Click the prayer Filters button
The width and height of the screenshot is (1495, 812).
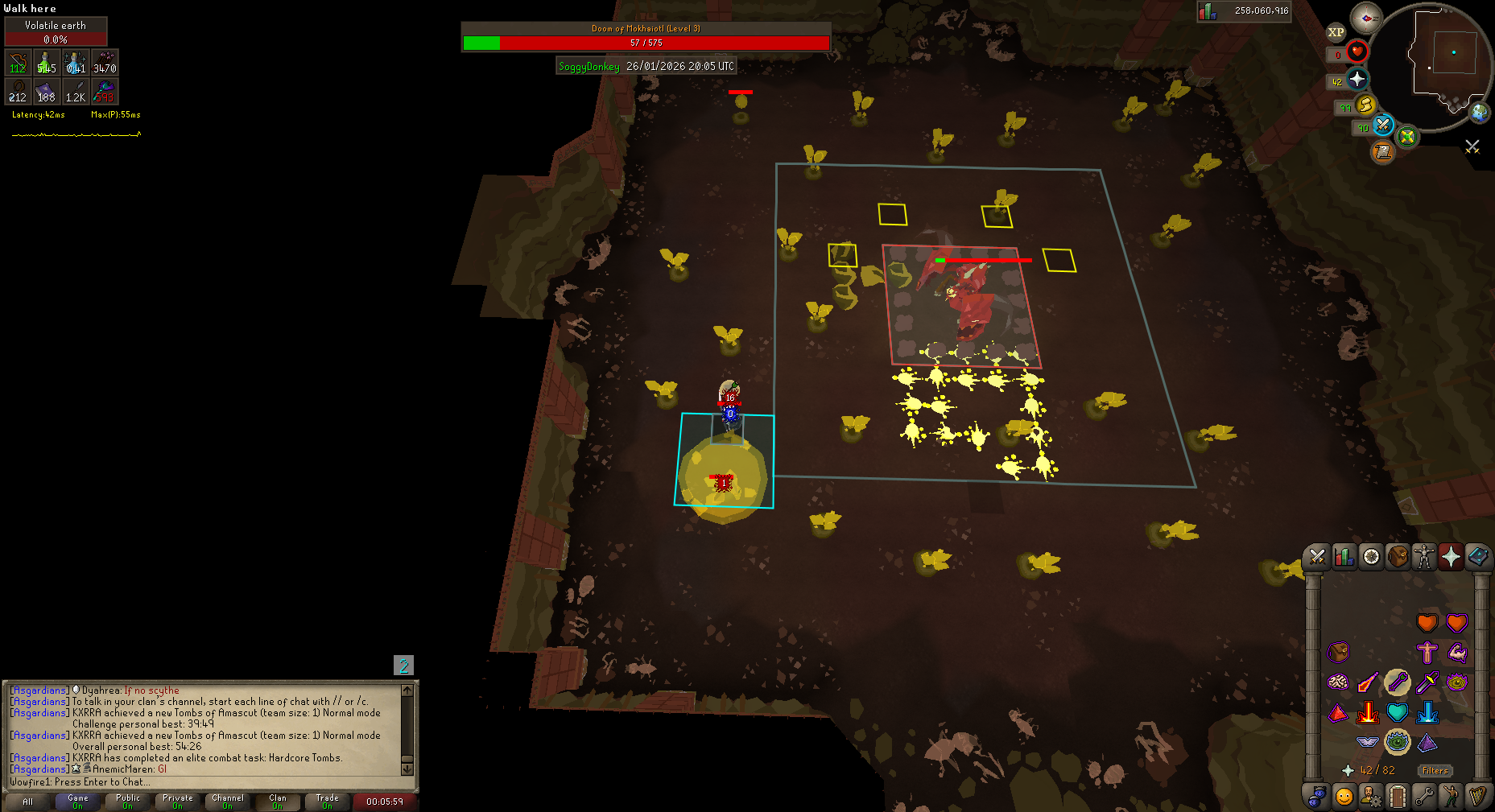click(x=1435, y=770)
